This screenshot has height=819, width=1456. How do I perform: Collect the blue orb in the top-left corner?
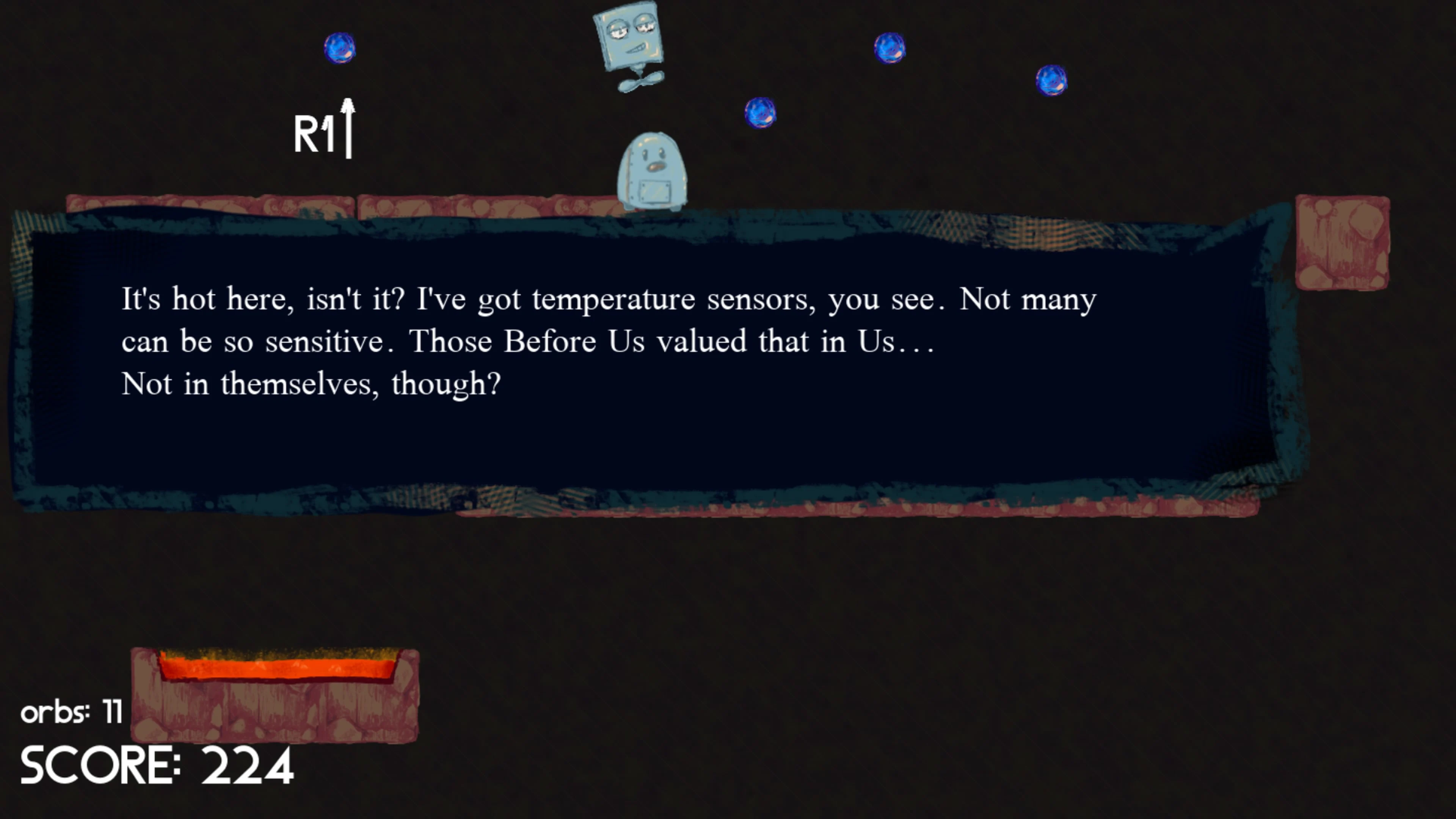[340, 49]
